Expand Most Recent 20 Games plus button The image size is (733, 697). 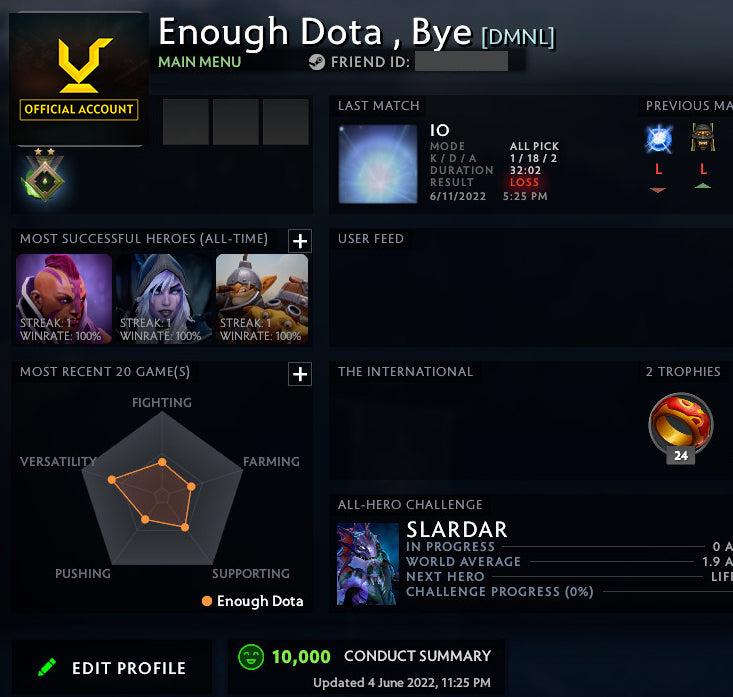coord(300,374)
